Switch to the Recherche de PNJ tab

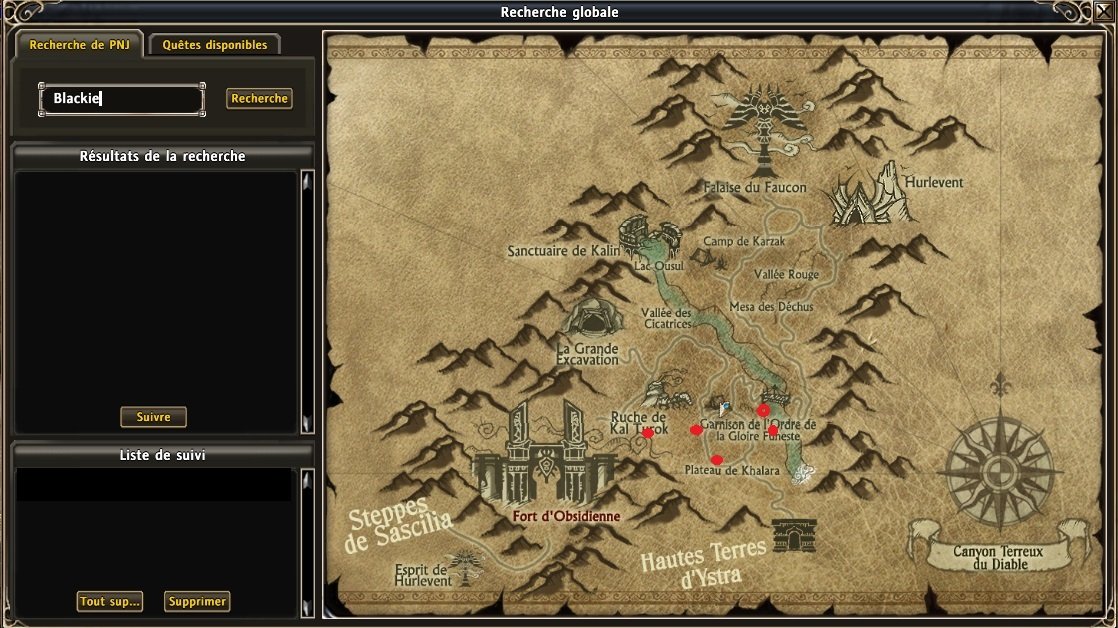(79, 45)
